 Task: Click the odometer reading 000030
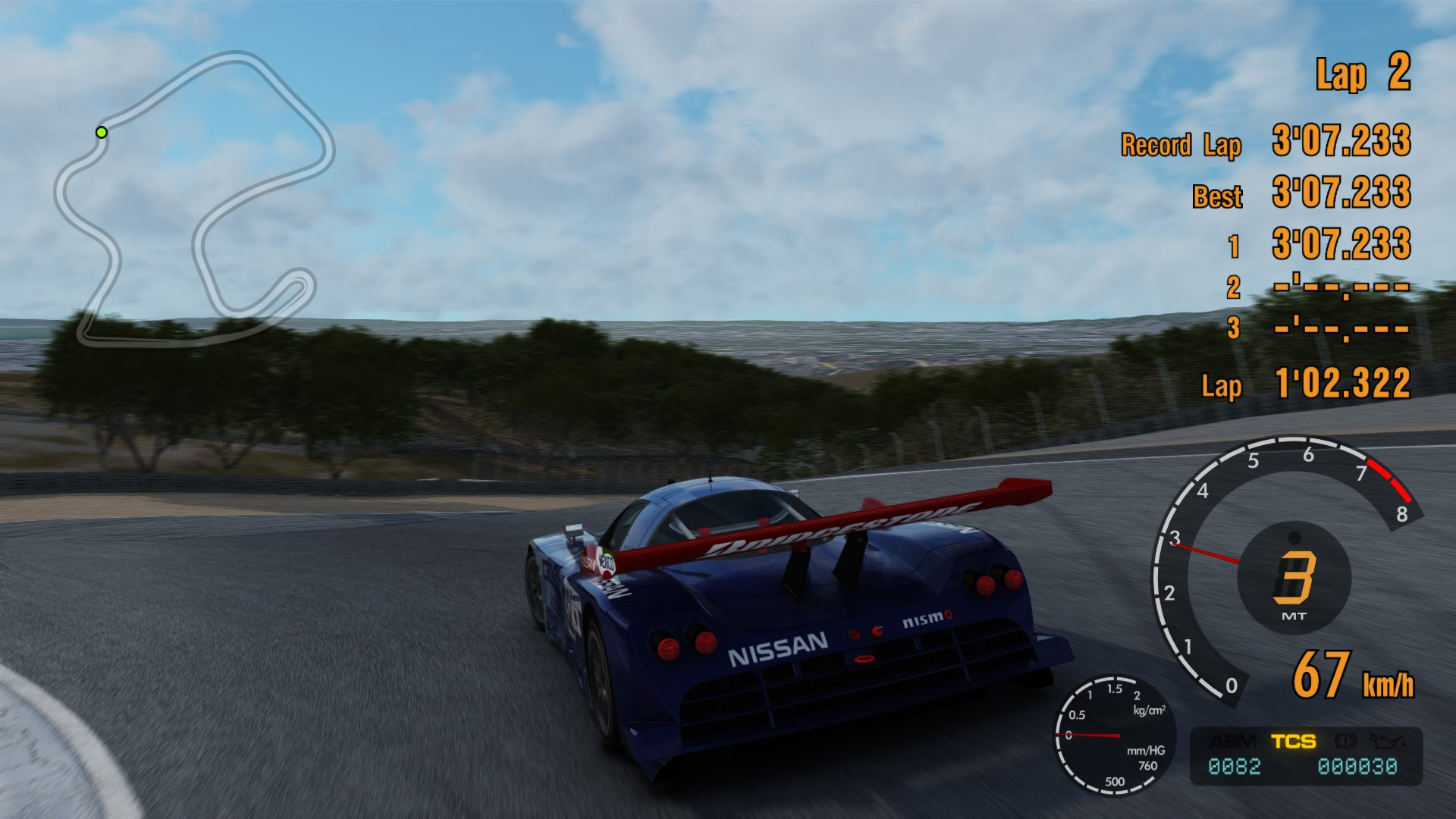tap(1359, 766)
